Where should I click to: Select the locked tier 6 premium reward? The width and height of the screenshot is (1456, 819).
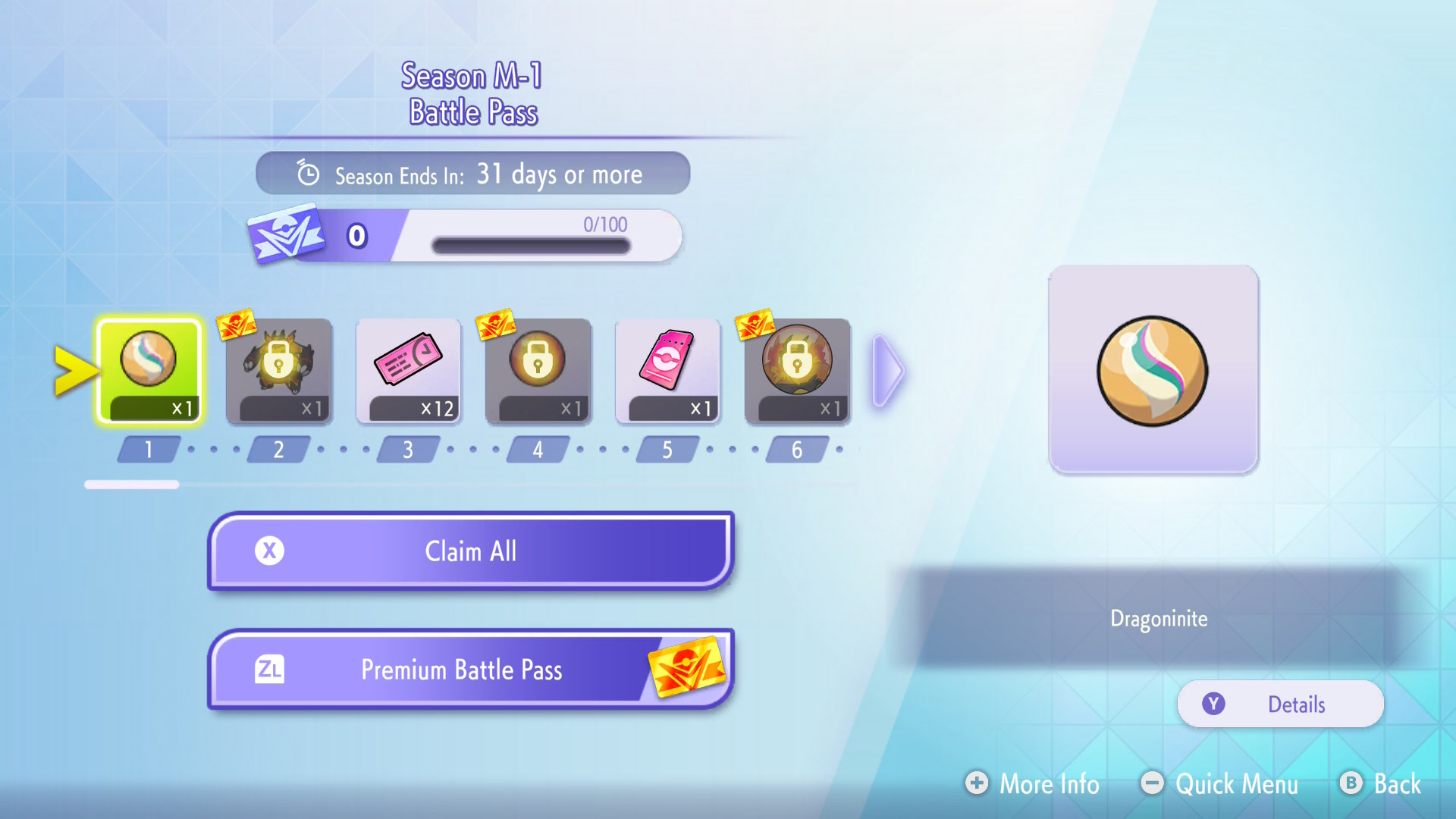tap(798, 370)
